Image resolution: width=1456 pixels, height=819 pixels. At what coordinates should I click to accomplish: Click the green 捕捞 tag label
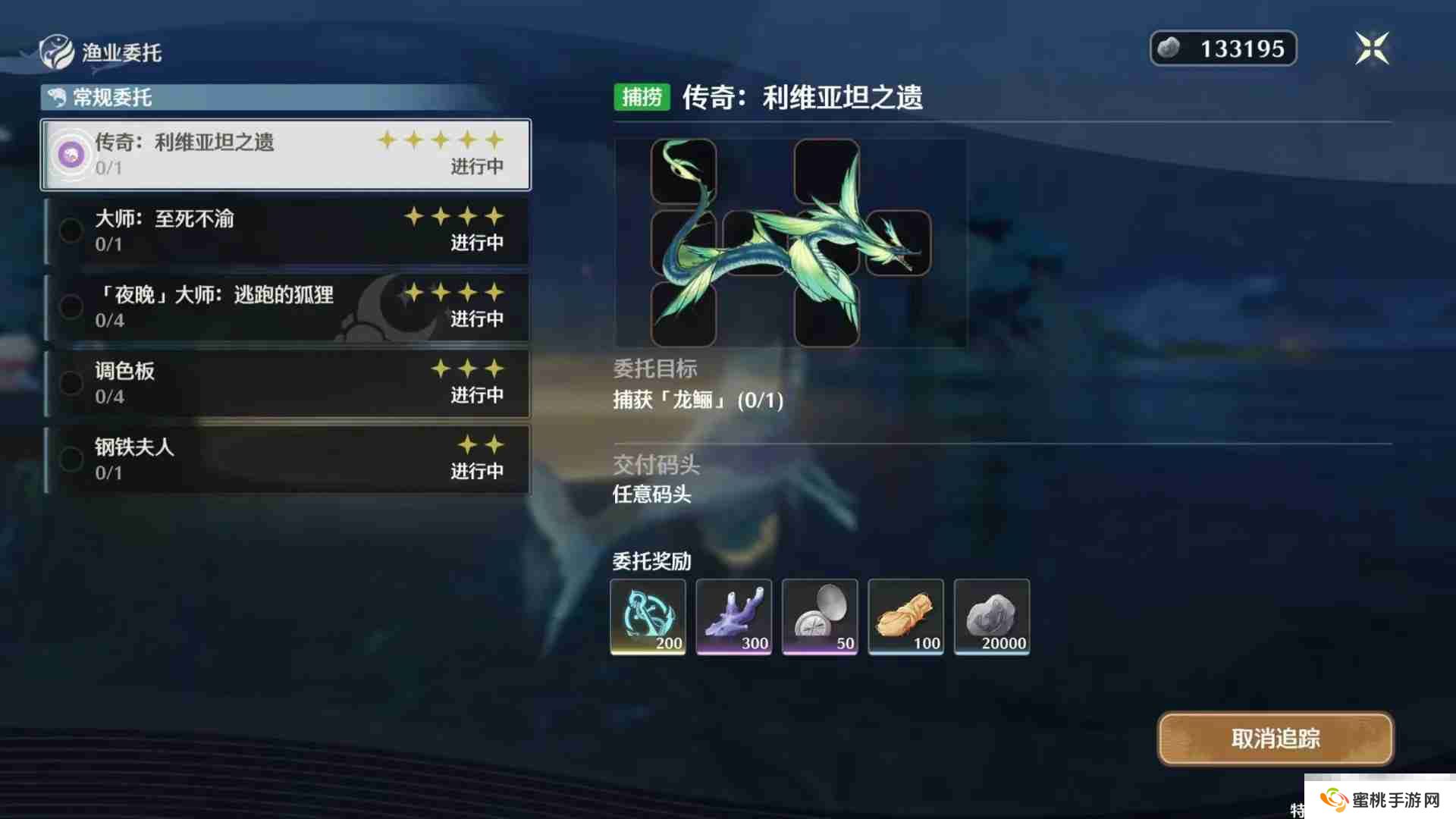pyautogui.click(x=642, y=97)
